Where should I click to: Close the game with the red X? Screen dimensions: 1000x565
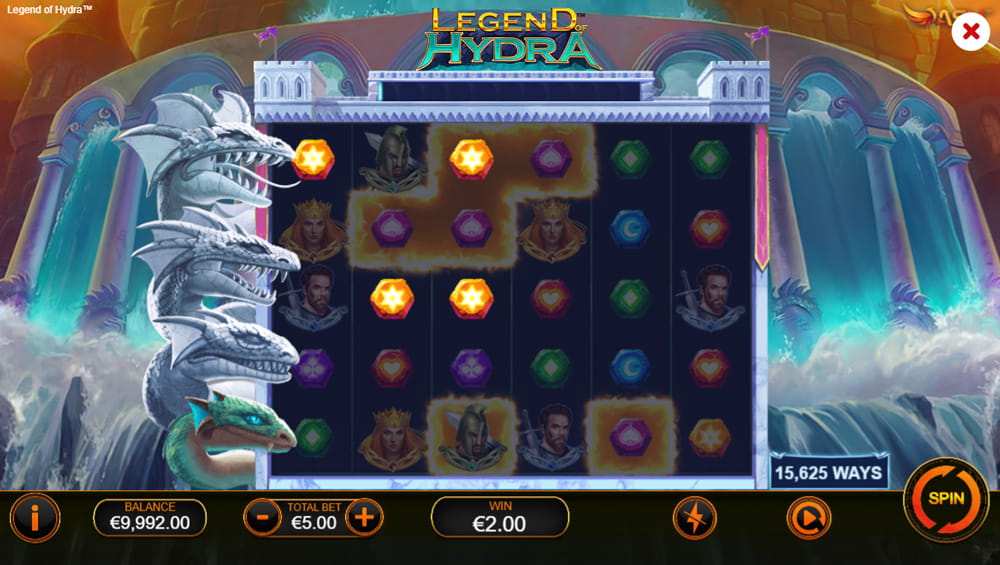point(969,32)
